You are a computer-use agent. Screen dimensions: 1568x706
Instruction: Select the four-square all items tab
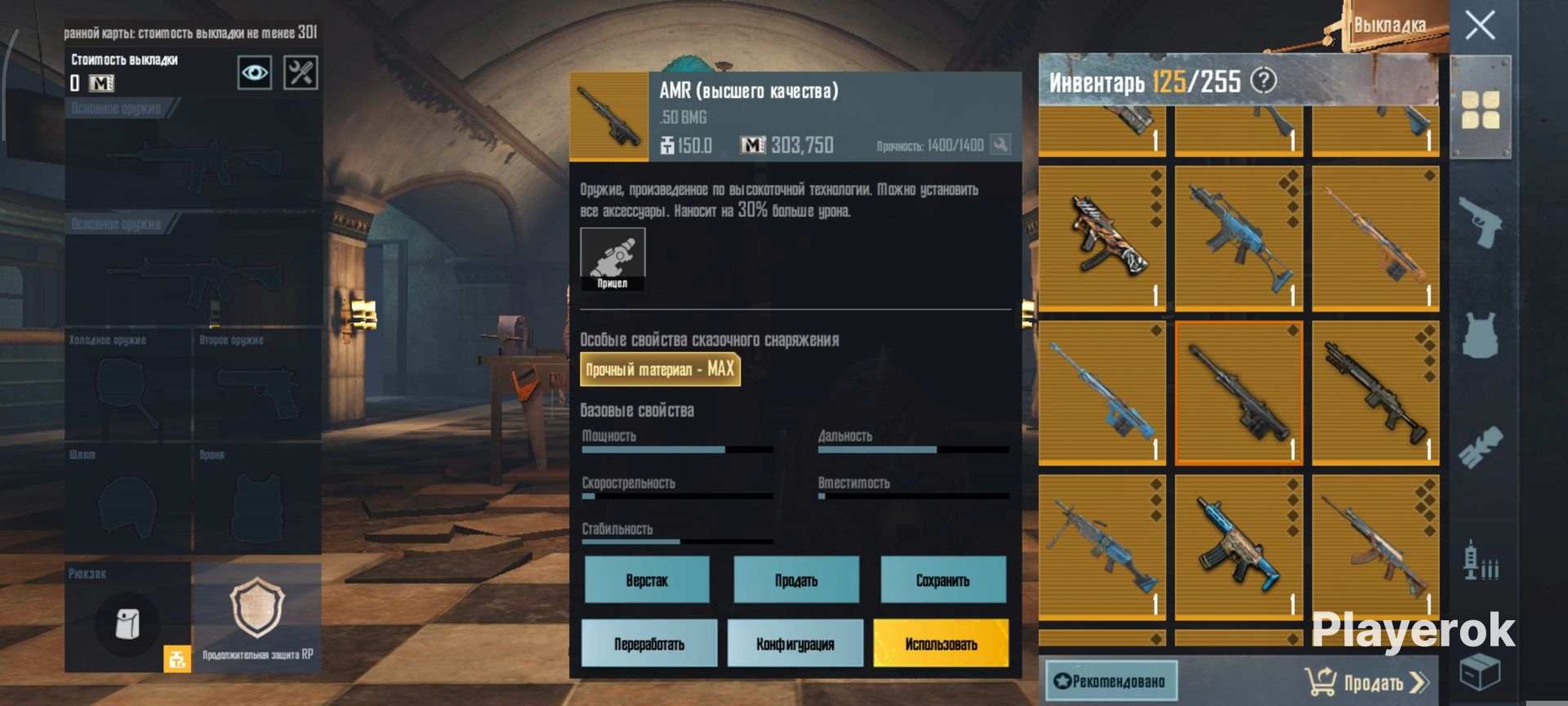pyautogui.click(x=1480, y=109)
